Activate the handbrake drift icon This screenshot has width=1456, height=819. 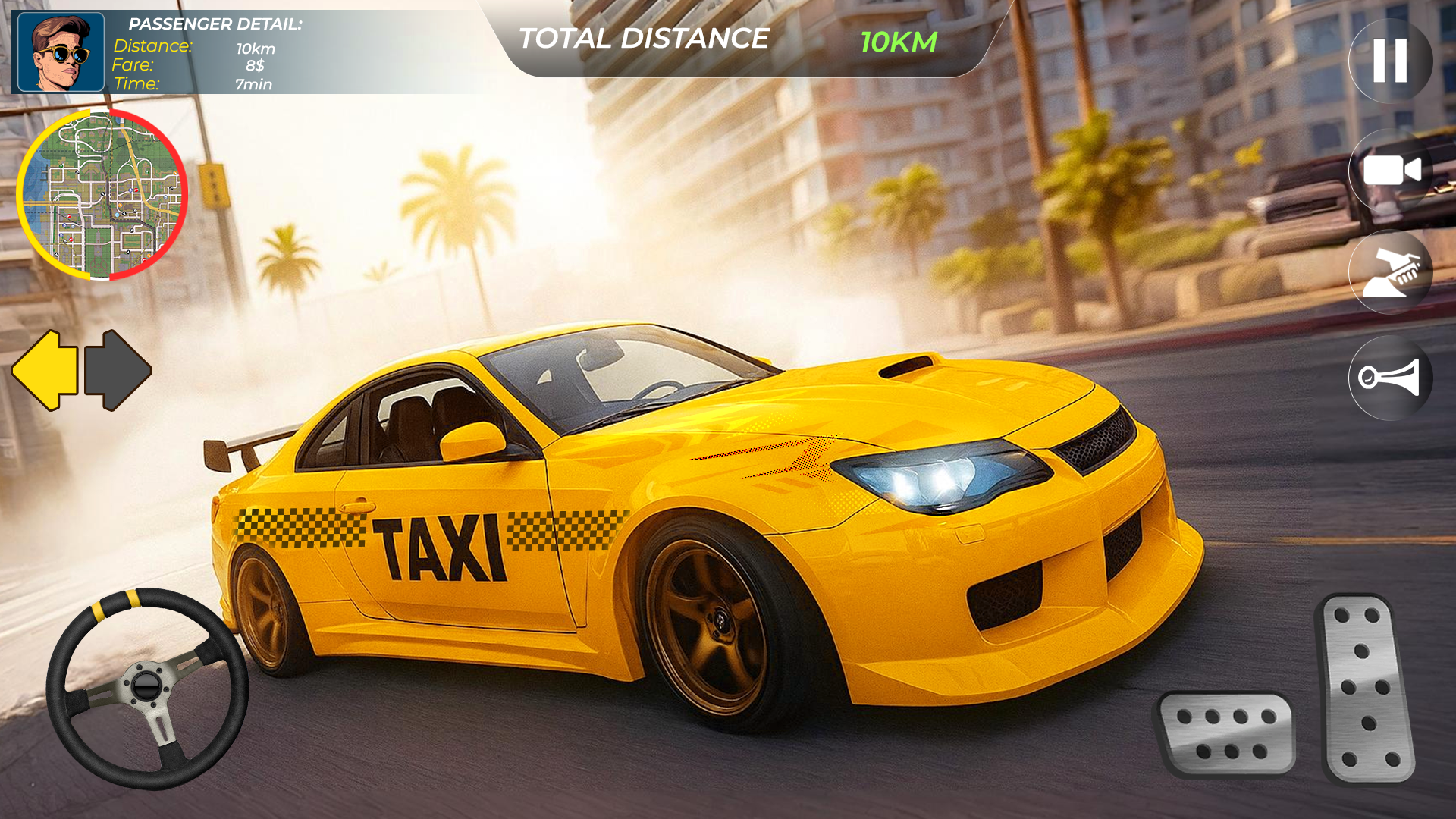pos(1390,274)
